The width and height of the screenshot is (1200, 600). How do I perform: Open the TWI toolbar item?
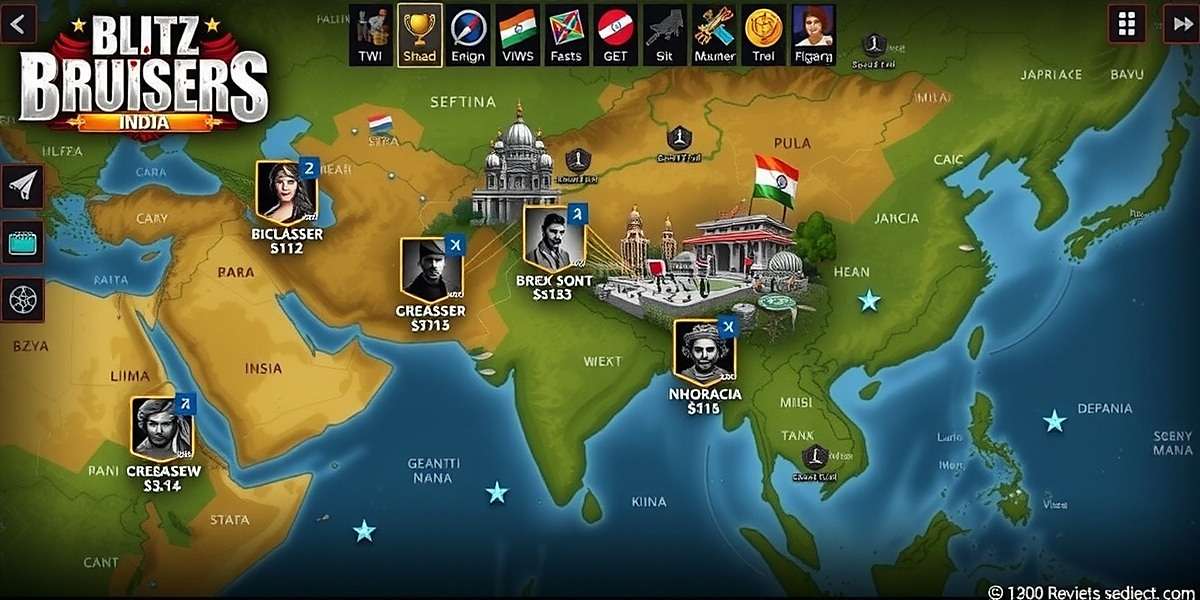pos(370,34)
